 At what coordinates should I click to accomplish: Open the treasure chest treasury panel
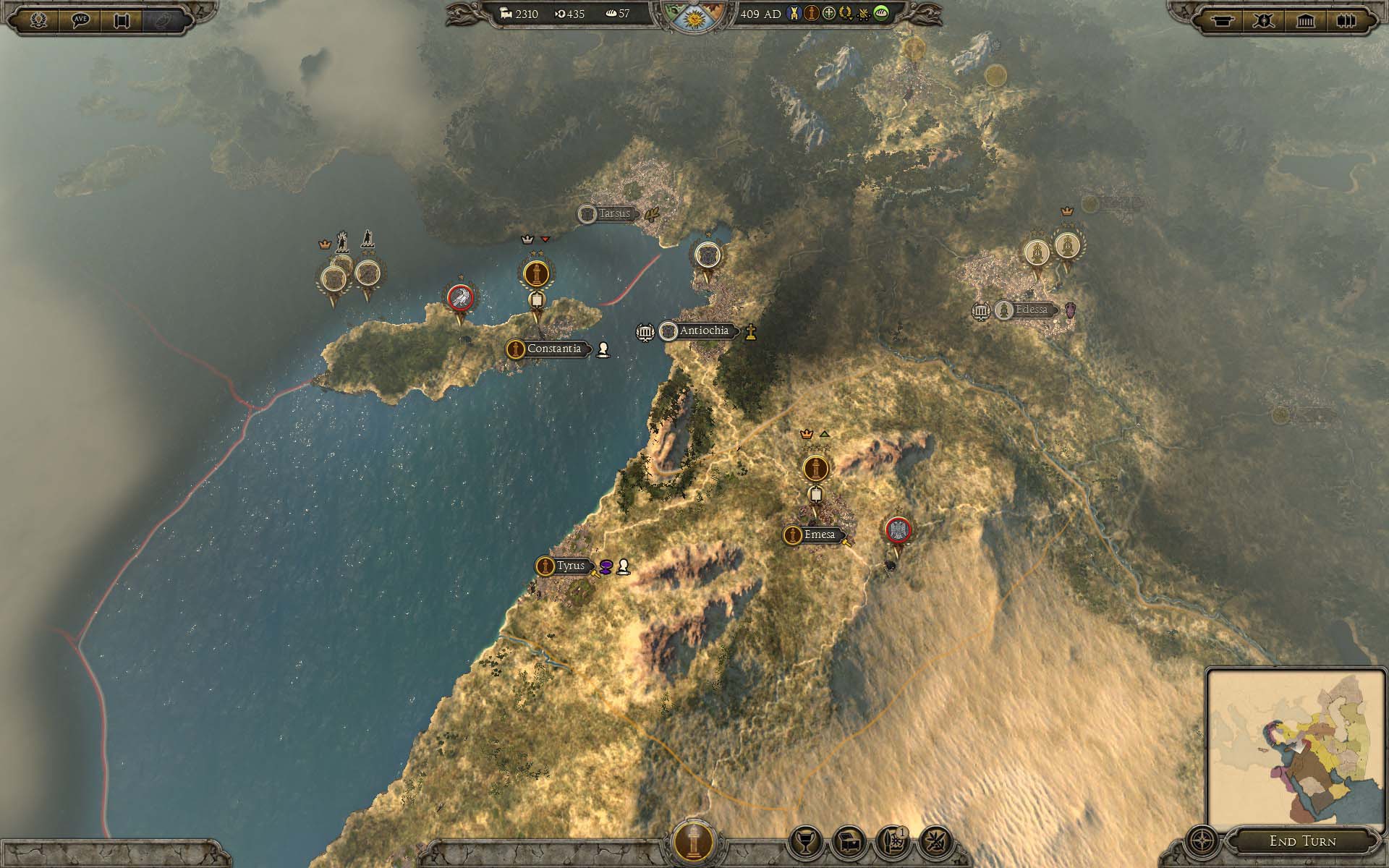tap(849, 842)
